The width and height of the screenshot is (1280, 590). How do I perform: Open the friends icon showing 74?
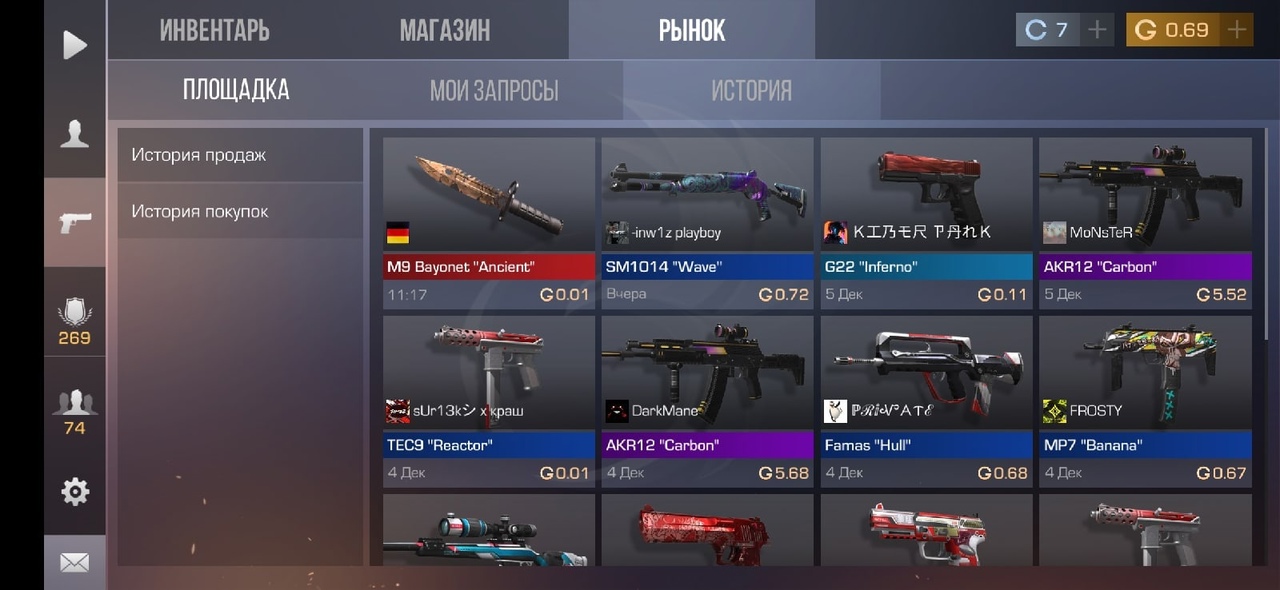tap(75, 412)
